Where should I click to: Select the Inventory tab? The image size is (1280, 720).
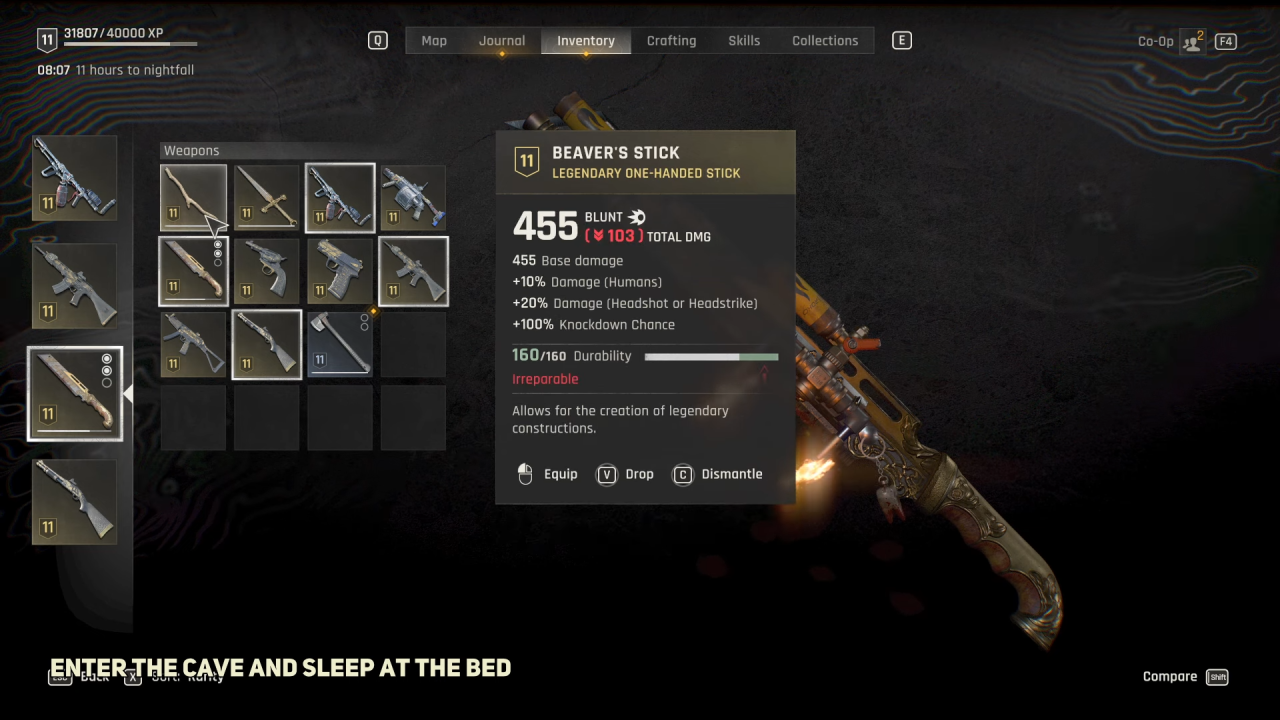[x=586, y=41]
